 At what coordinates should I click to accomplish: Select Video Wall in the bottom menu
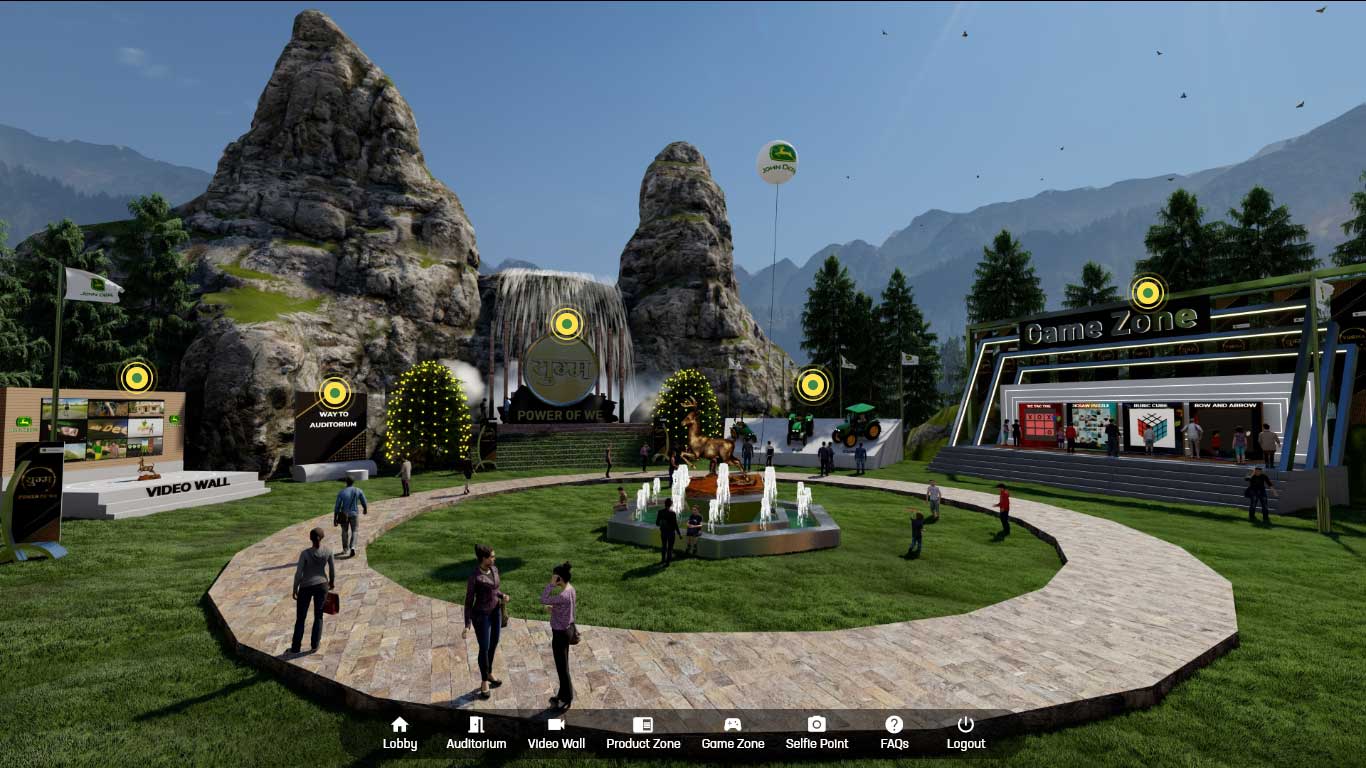tap(556, 733)
